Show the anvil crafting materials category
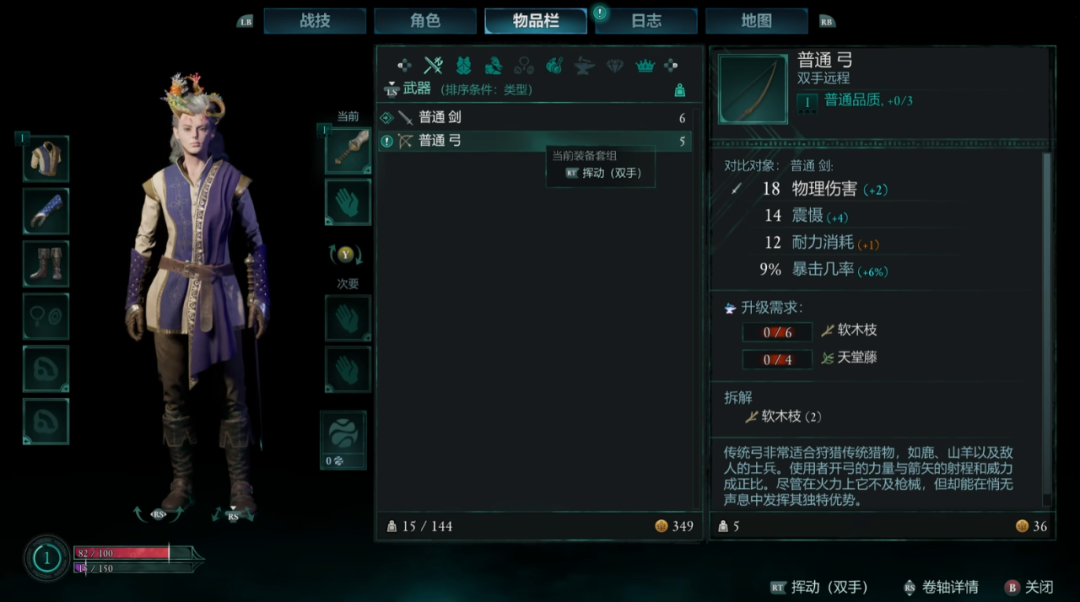1080x602 pixels. (584, 66)
